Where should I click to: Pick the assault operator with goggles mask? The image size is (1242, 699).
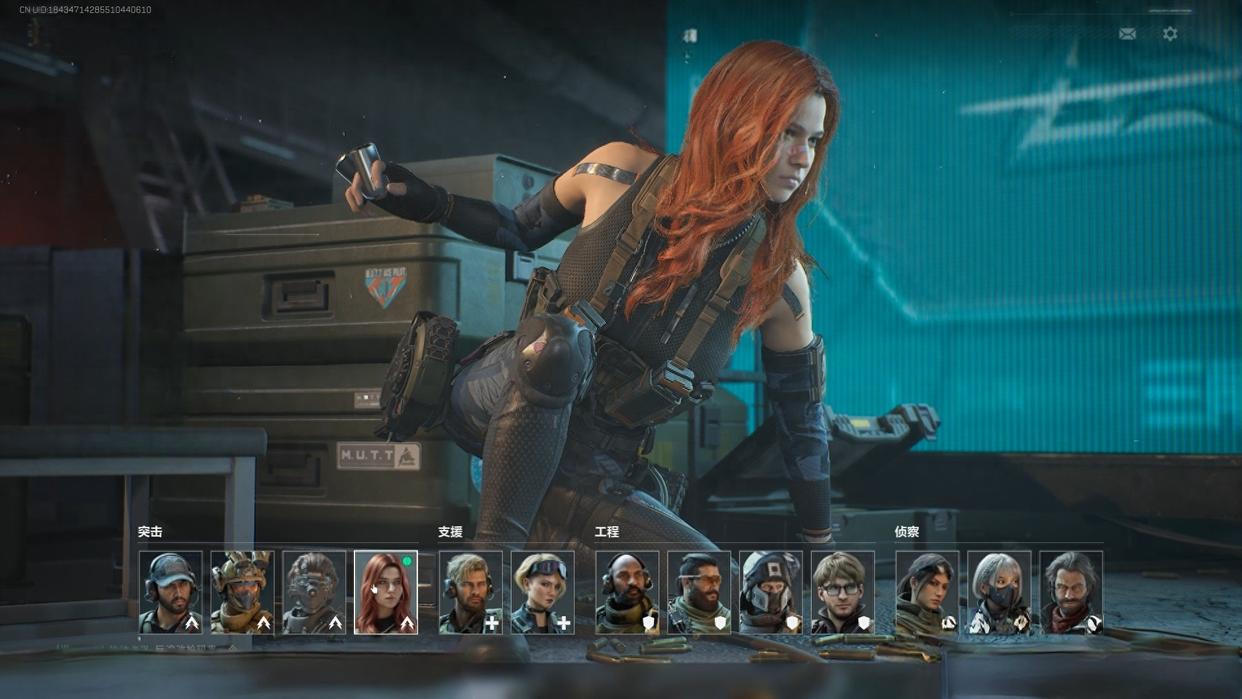[314, 592]
